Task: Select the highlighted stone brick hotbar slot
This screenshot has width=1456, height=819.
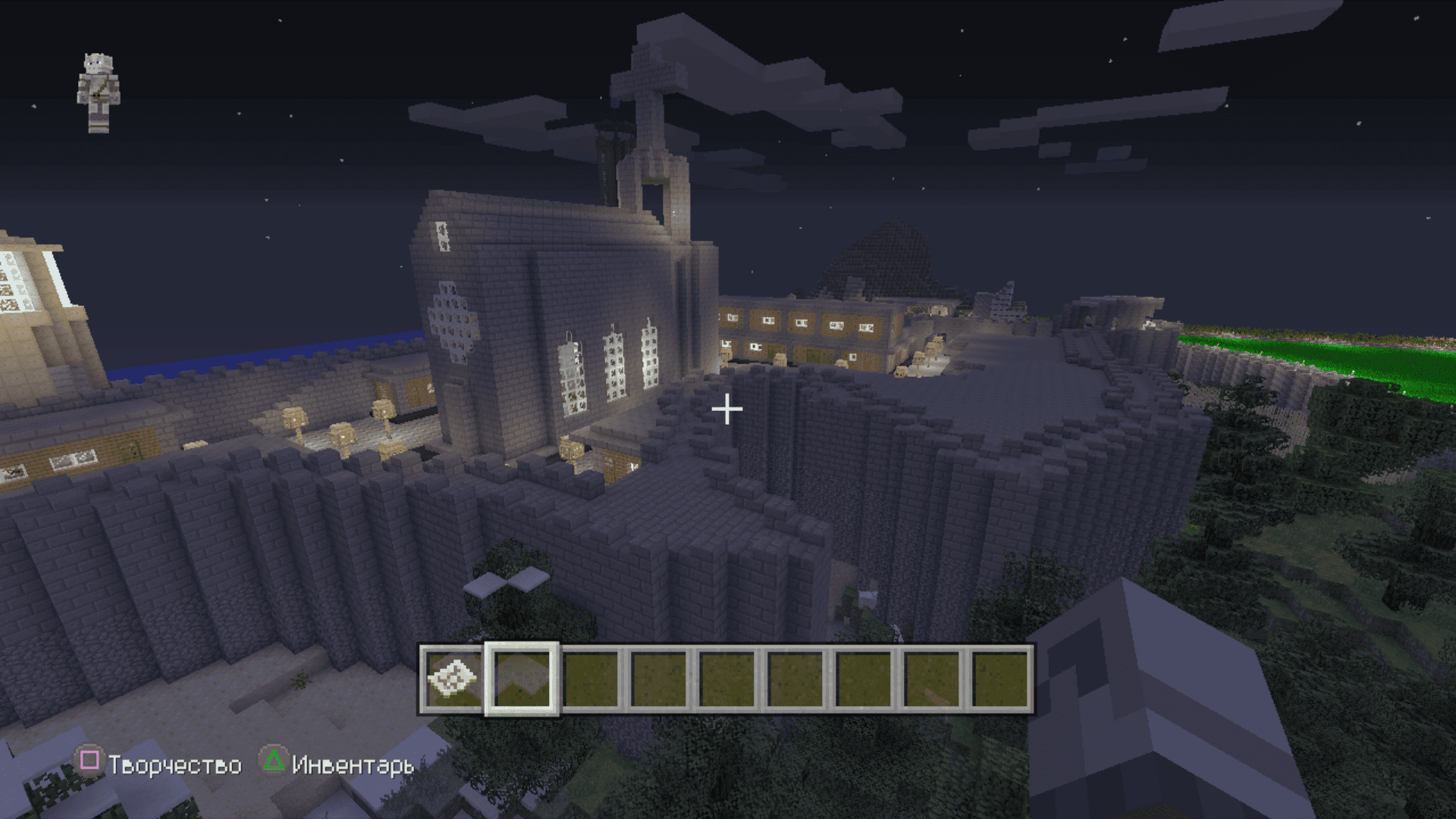Action: pos(522,679)
